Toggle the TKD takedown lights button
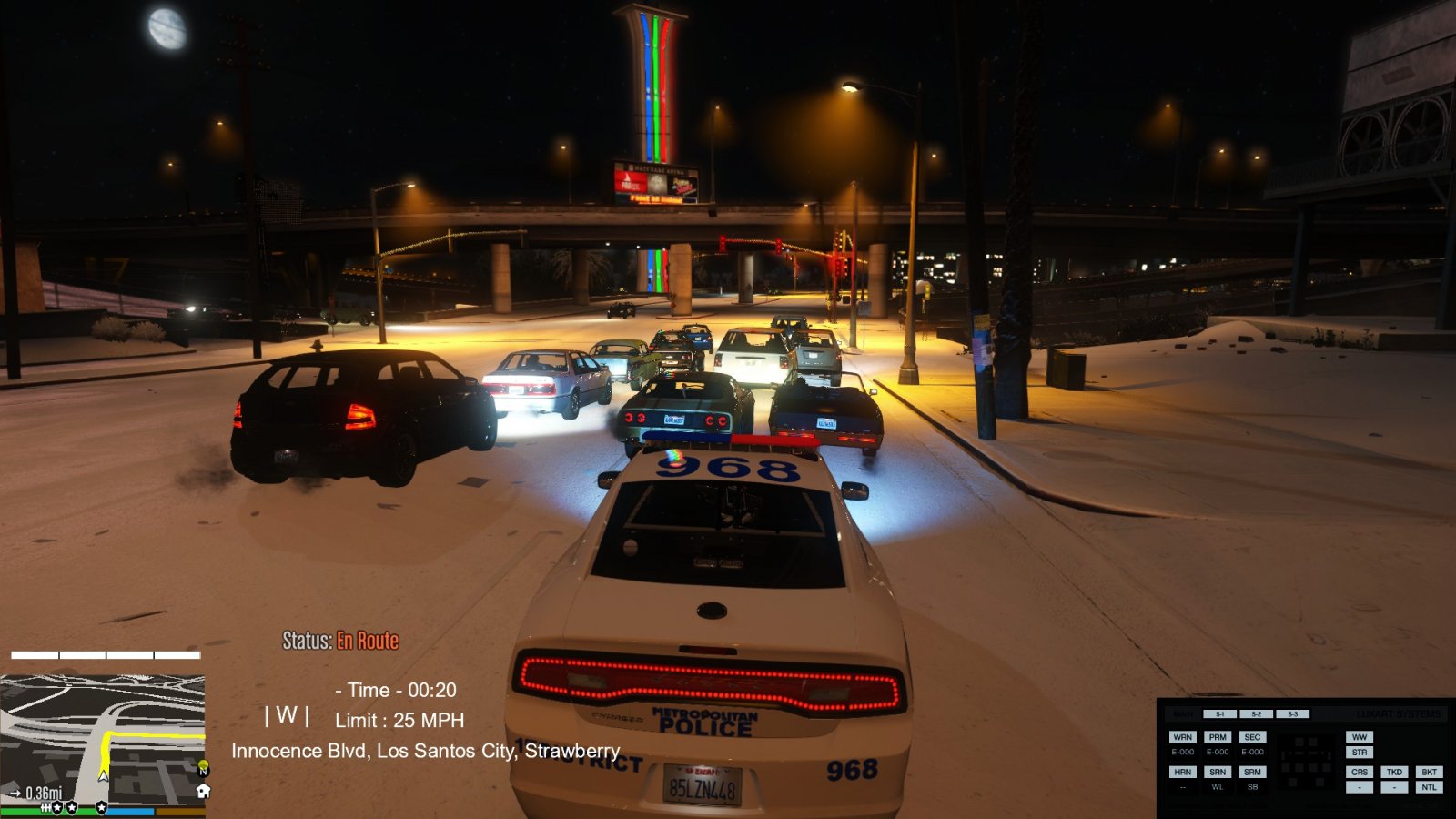Image resolution: width=1456 pixels, height=819 pixels. pos(1394,772)
